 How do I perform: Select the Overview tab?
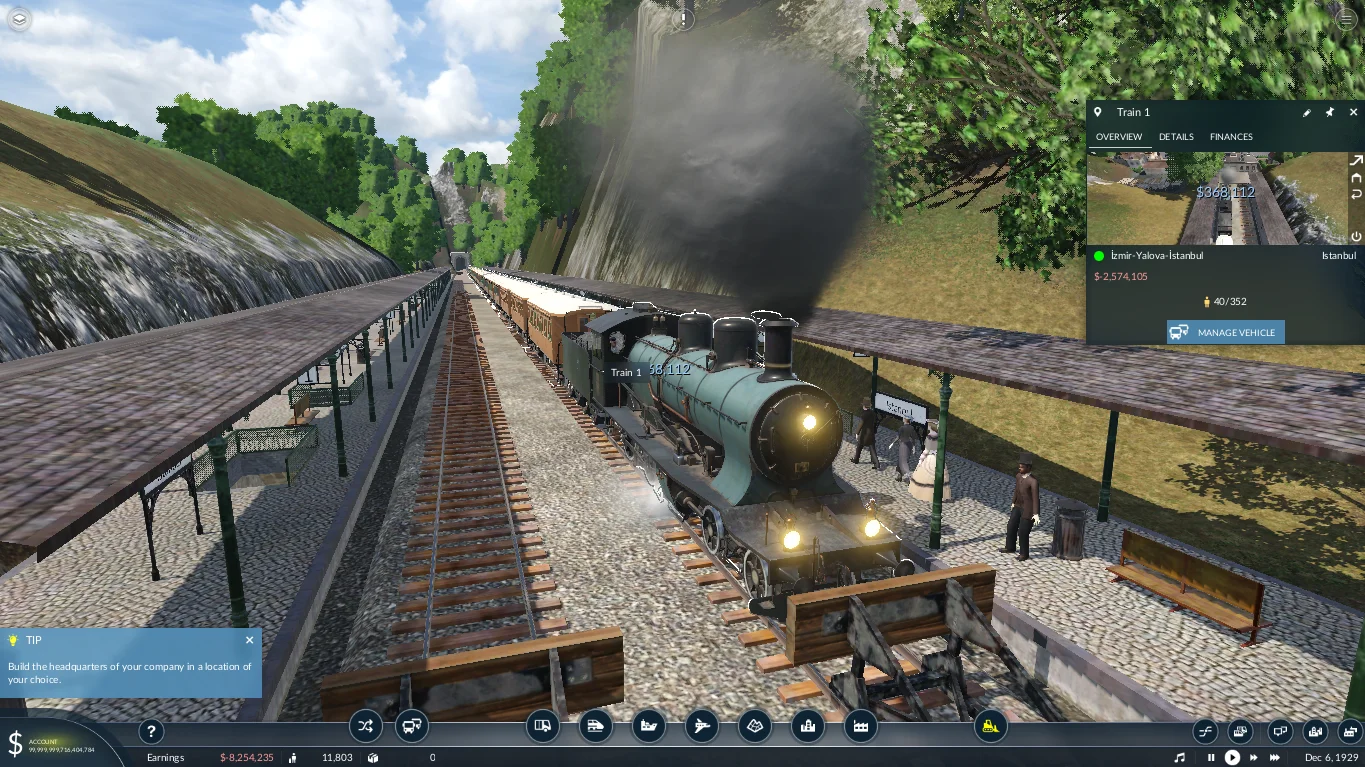click(x=1118, y=137)
